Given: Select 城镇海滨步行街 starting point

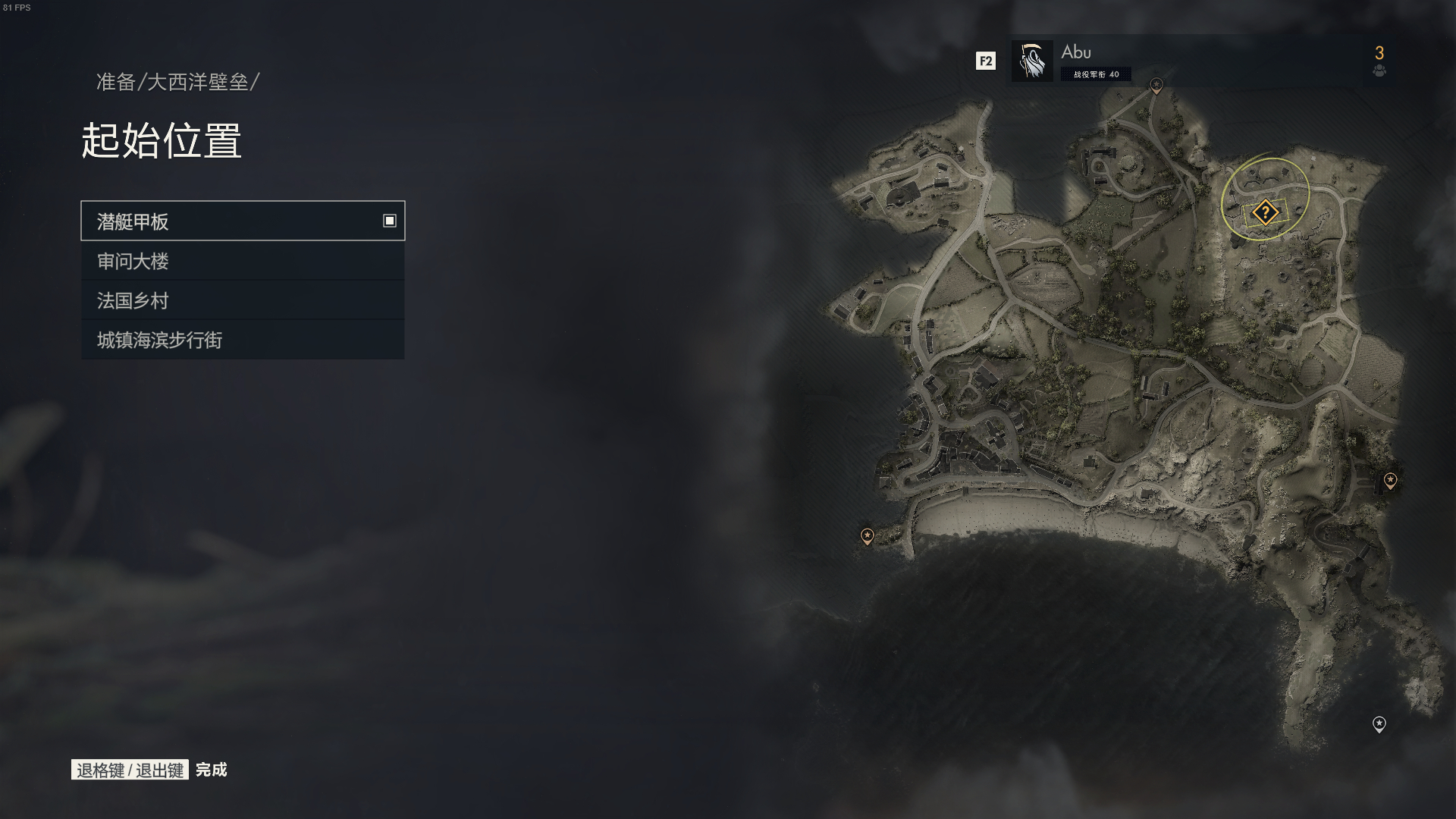Looking at the screenshot, I should coord(243,340).
